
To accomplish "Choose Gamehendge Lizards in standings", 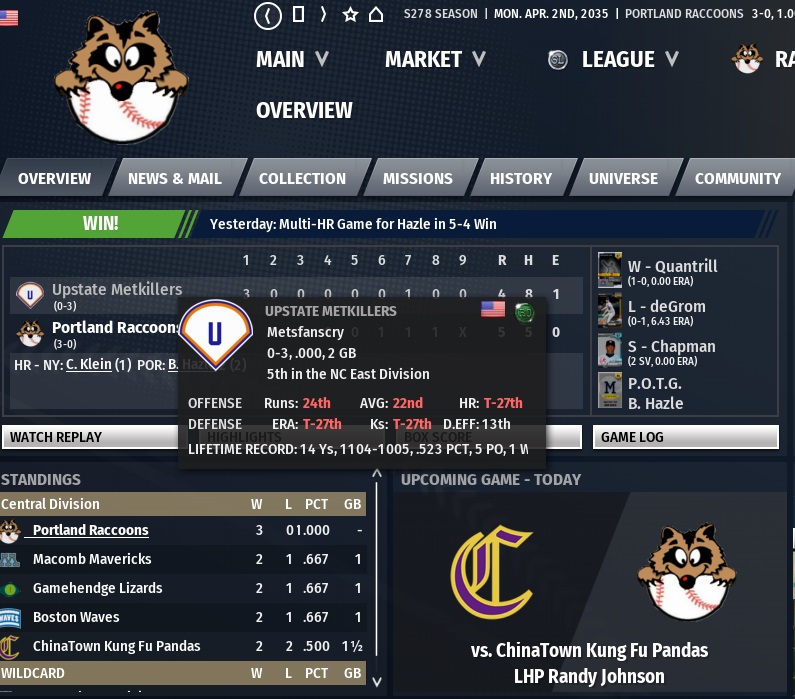I will pyautogui.click(x=97, y=588).
